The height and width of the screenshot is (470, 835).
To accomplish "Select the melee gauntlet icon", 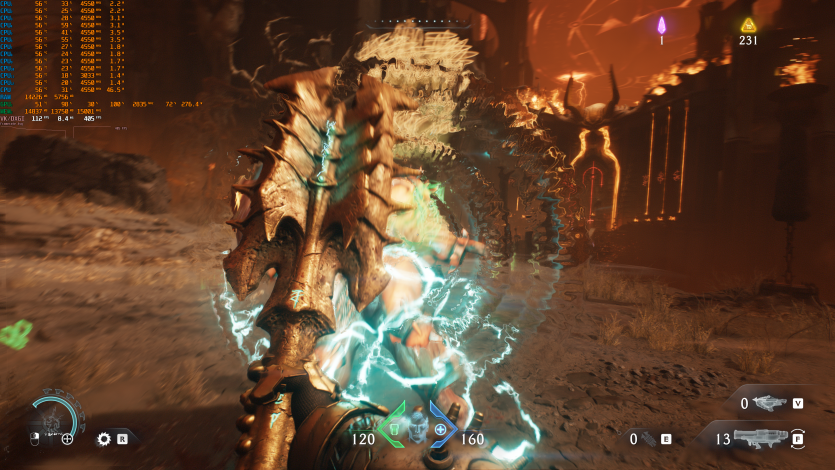I will [x=648, y=438].
